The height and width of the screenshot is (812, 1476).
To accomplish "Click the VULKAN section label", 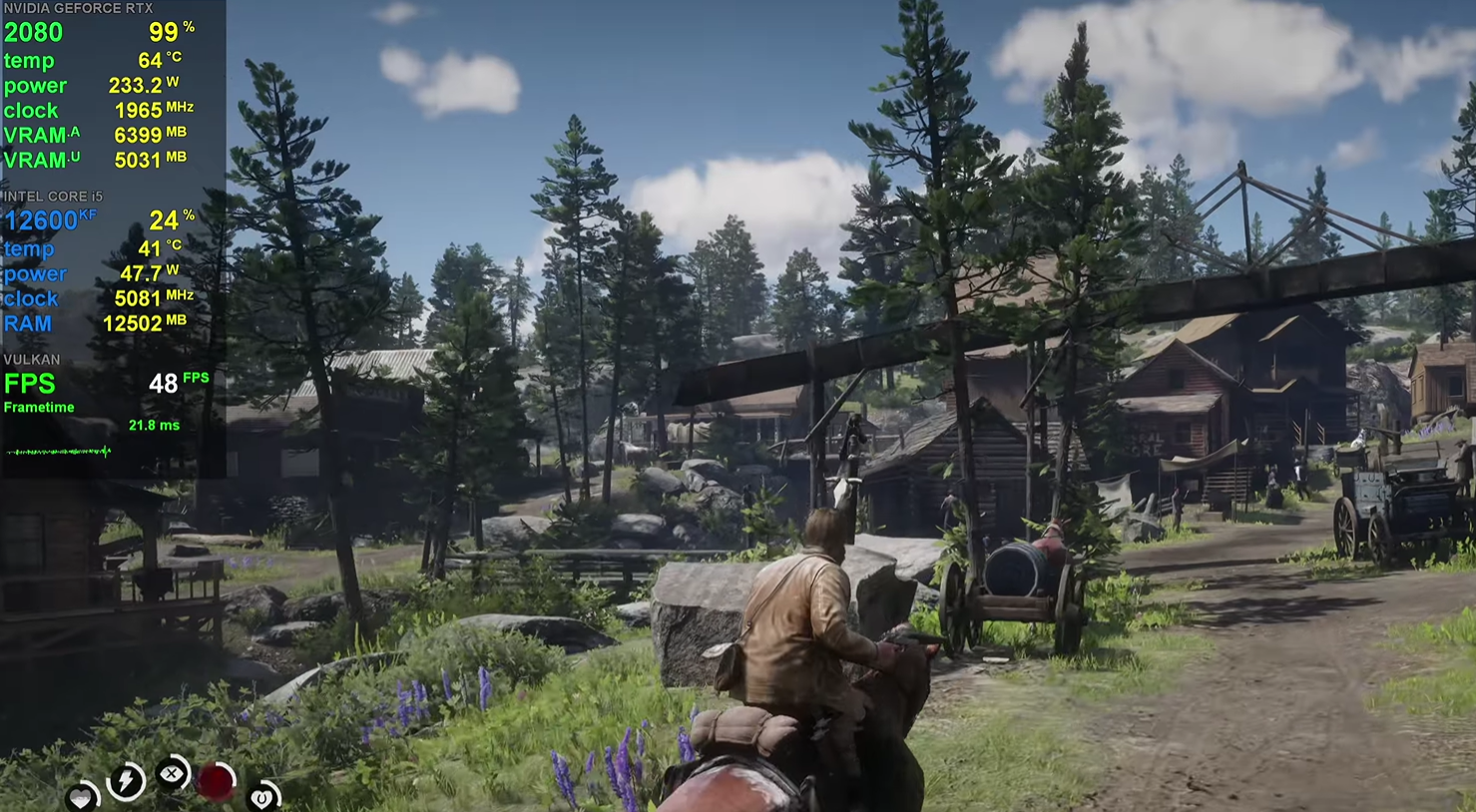I will (x=31, y=359).
